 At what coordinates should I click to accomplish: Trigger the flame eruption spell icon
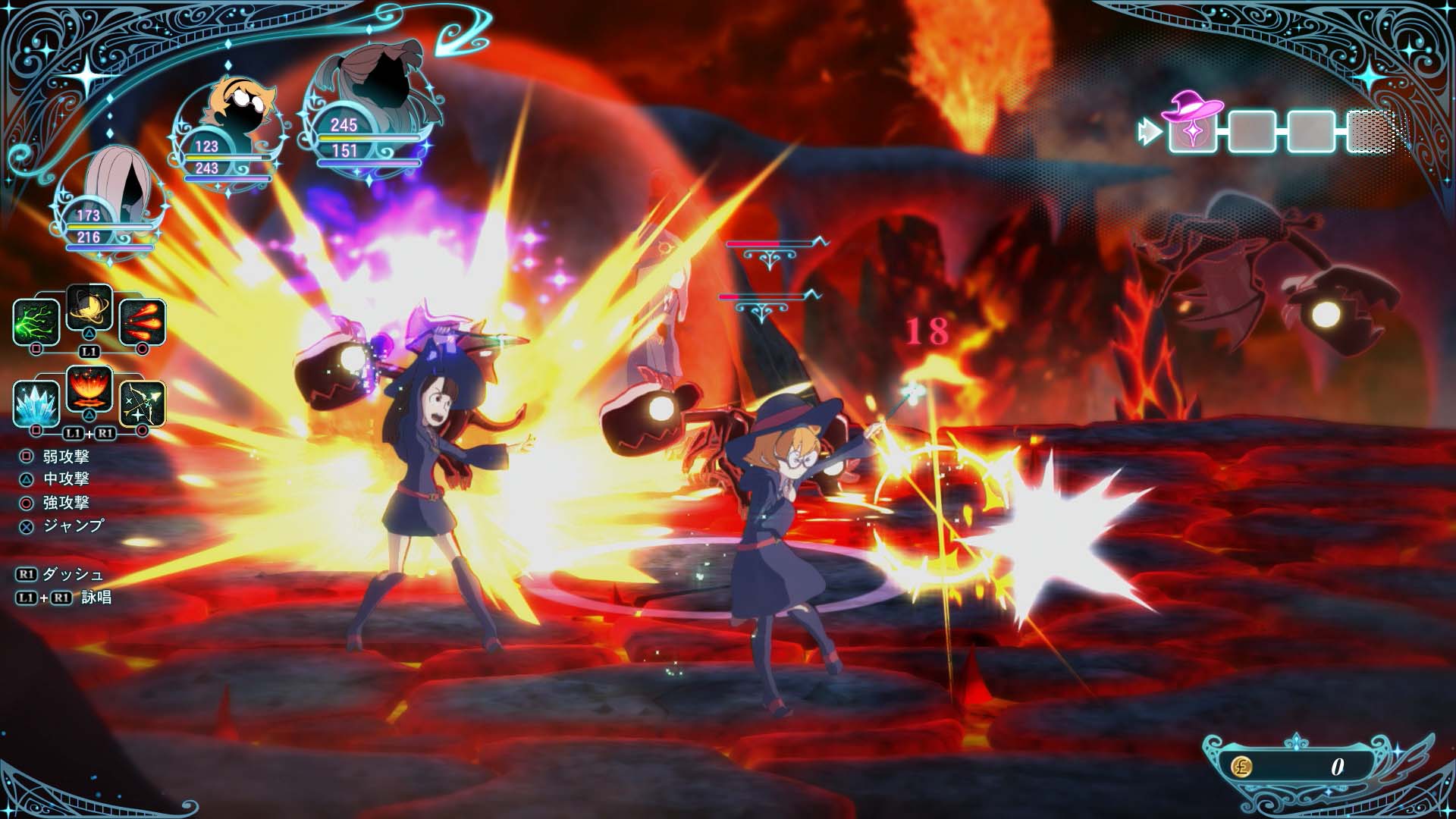(x=89, y=390)
